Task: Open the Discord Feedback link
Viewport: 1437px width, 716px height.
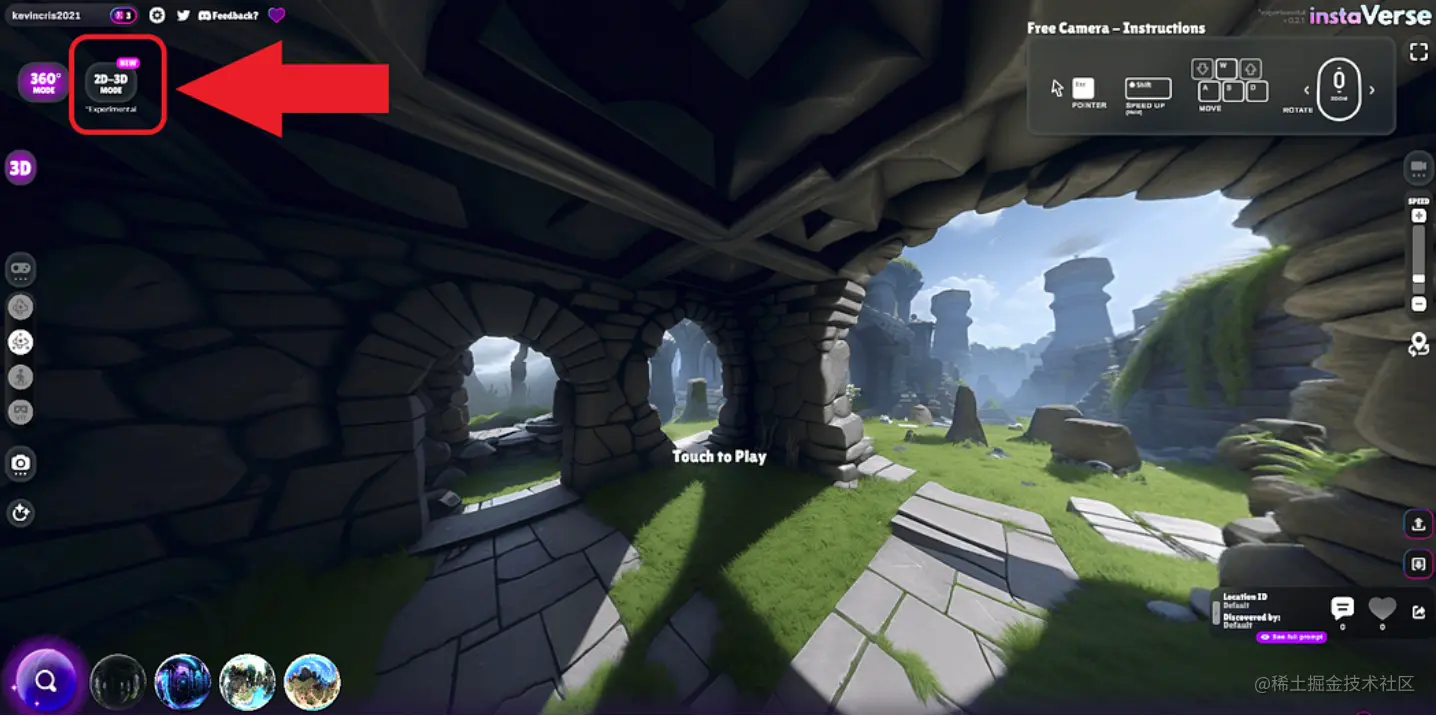Action: pyautogui.click(x=229, y=15)
